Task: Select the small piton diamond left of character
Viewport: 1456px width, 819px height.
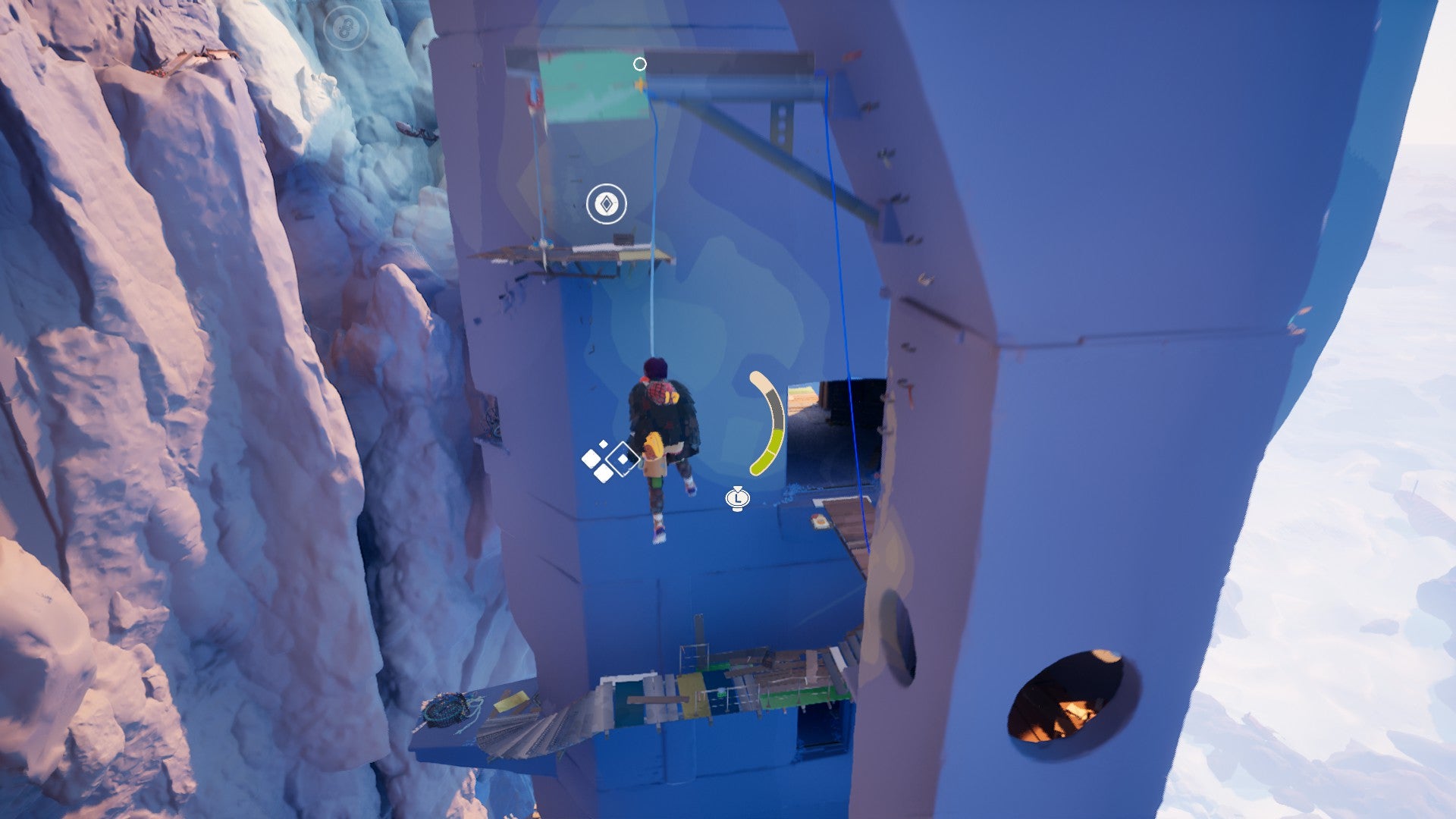Action: click(592, 458)
